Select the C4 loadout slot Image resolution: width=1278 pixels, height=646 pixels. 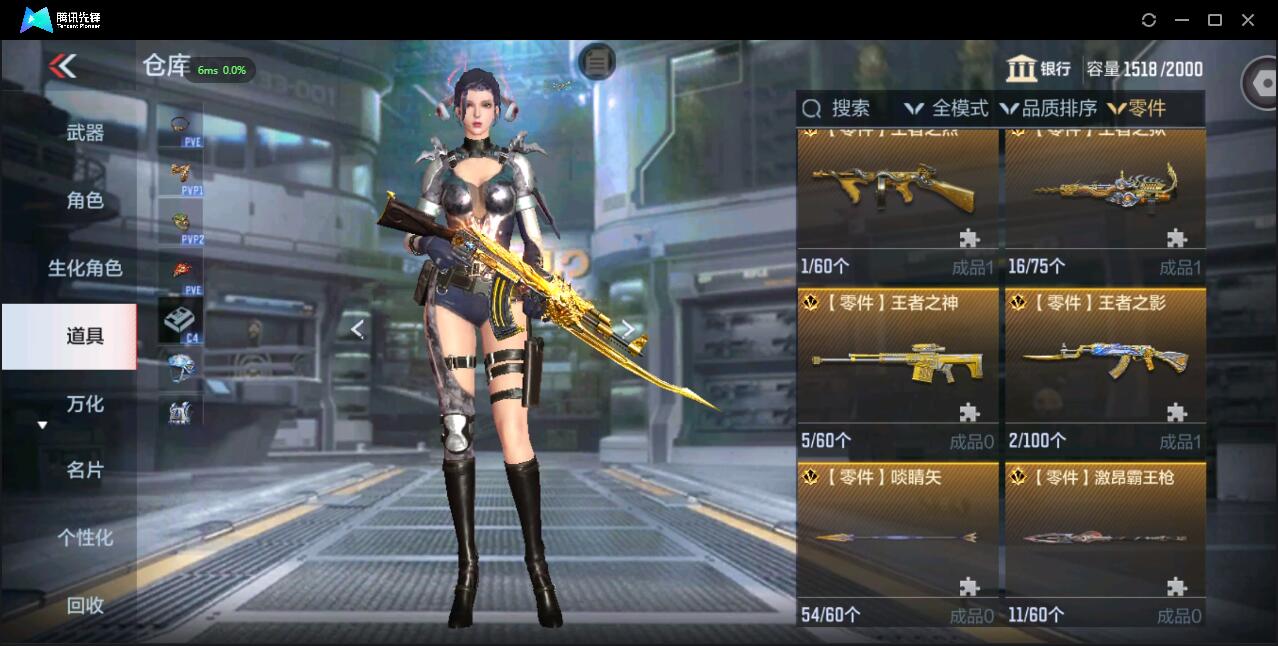pos(180,322)
